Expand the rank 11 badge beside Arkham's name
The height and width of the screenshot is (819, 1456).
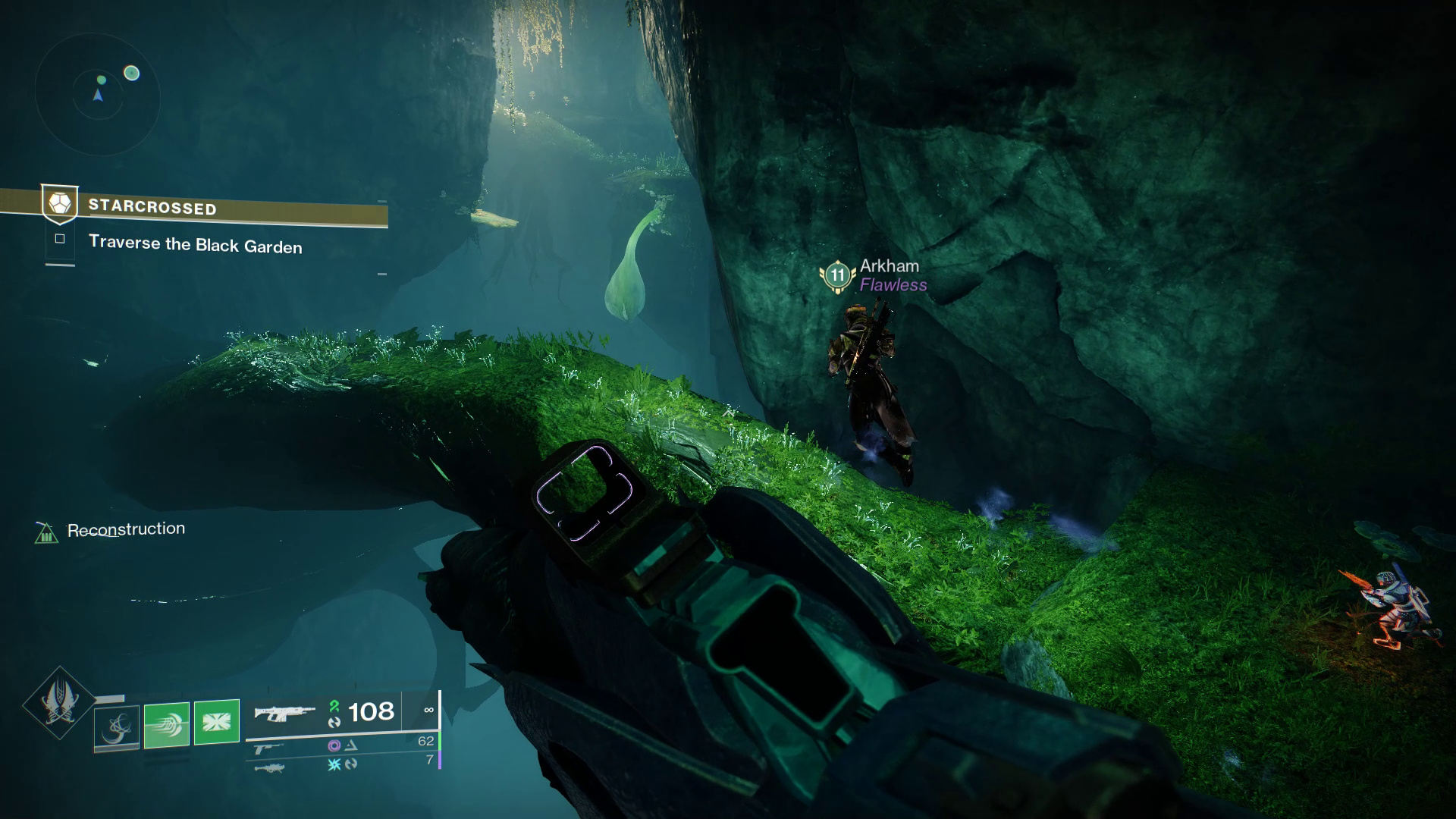point(836,276)
